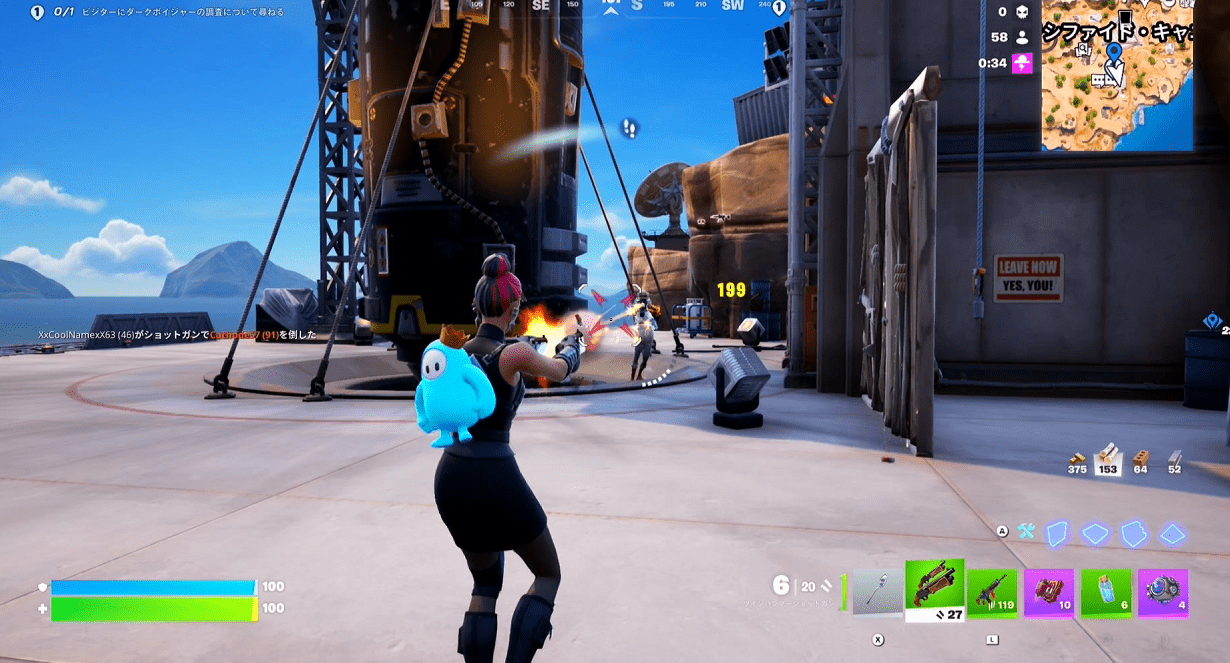
Task: Equip the shotgun in the hotbar
Action: coord(934,590)
